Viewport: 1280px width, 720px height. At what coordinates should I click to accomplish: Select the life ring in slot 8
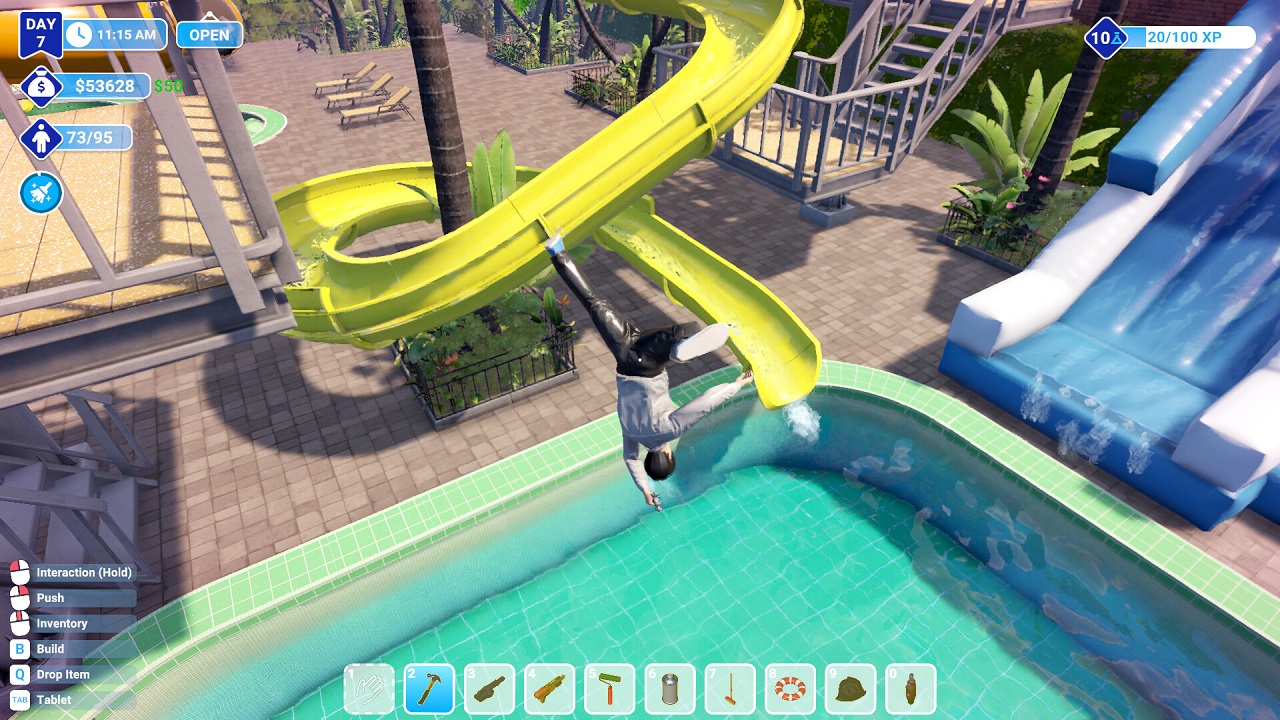tap(789, 688)
